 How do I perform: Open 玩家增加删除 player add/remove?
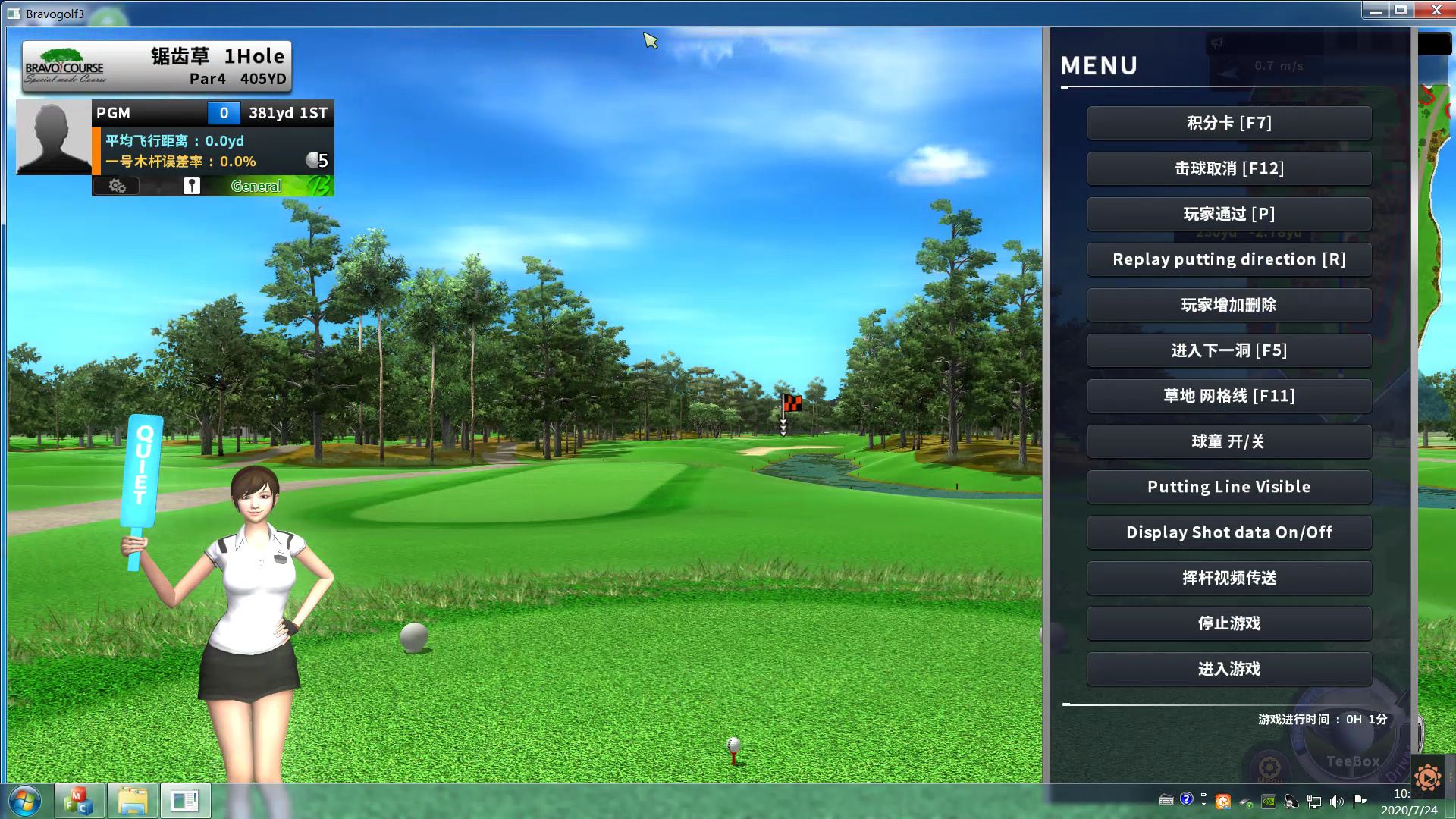click(x=1228, y=305)
